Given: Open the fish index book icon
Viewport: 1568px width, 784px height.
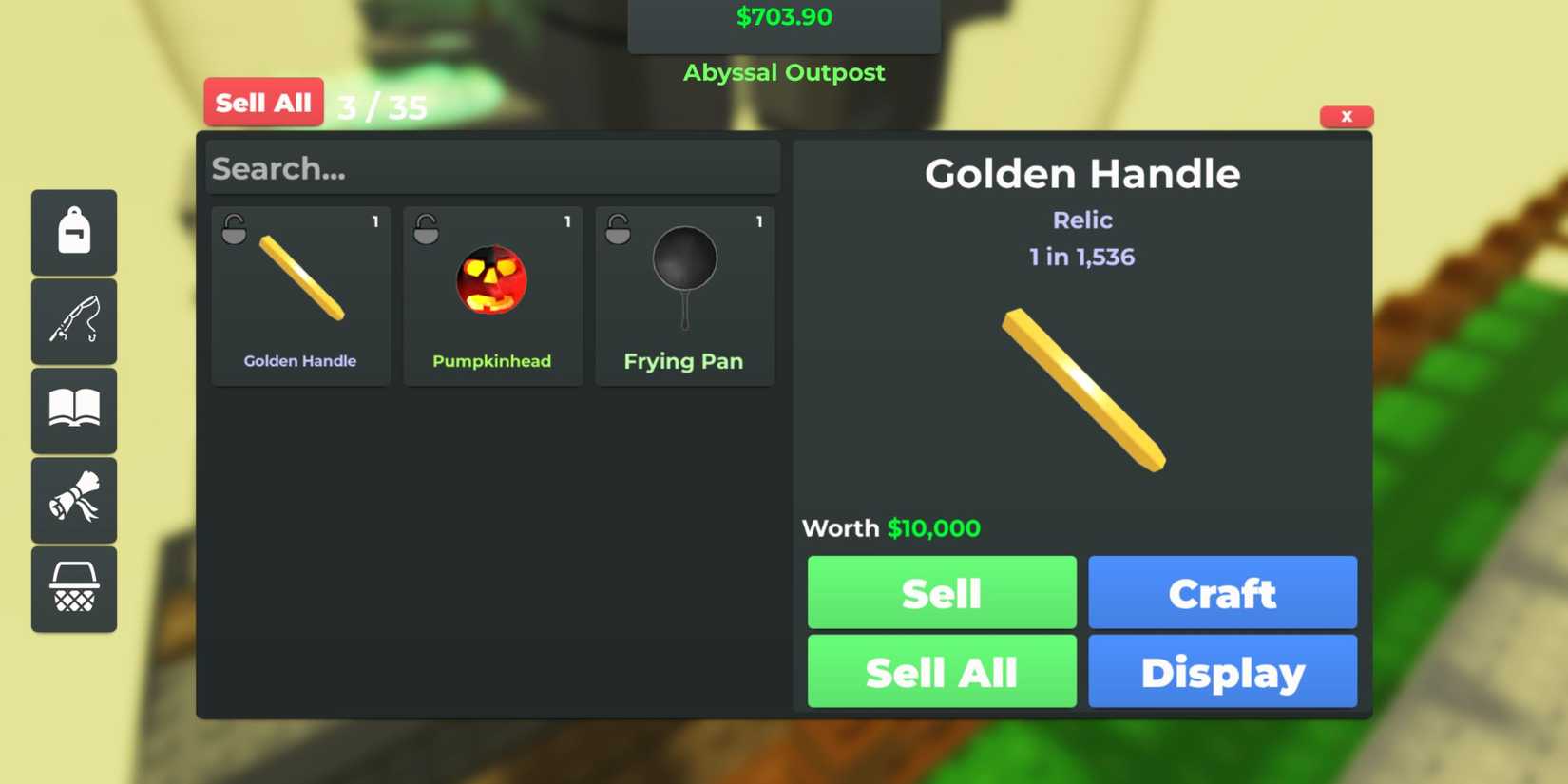Looking at the screenshot, I should tap(74, 411).
